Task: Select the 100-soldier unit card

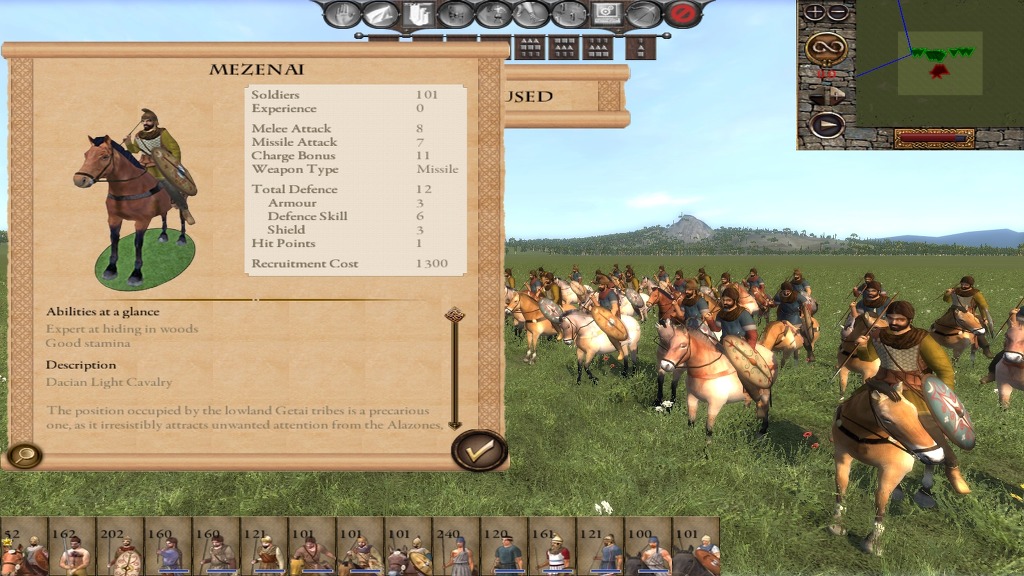Action: [x=648, y=547]
